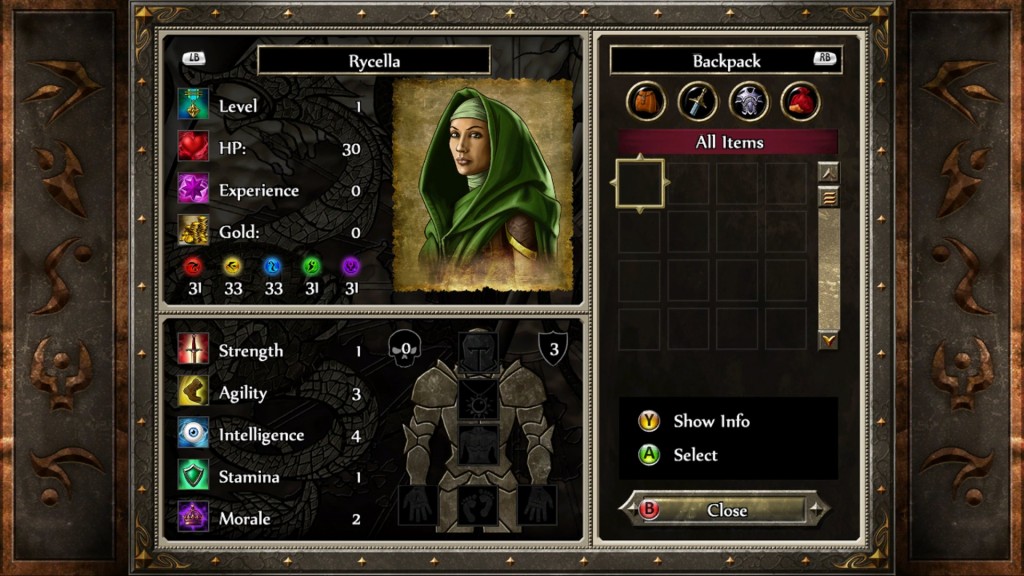Screen dimensions: 1024x576
Task: Click Rycella's character portrait
Action: pos(482,185)
